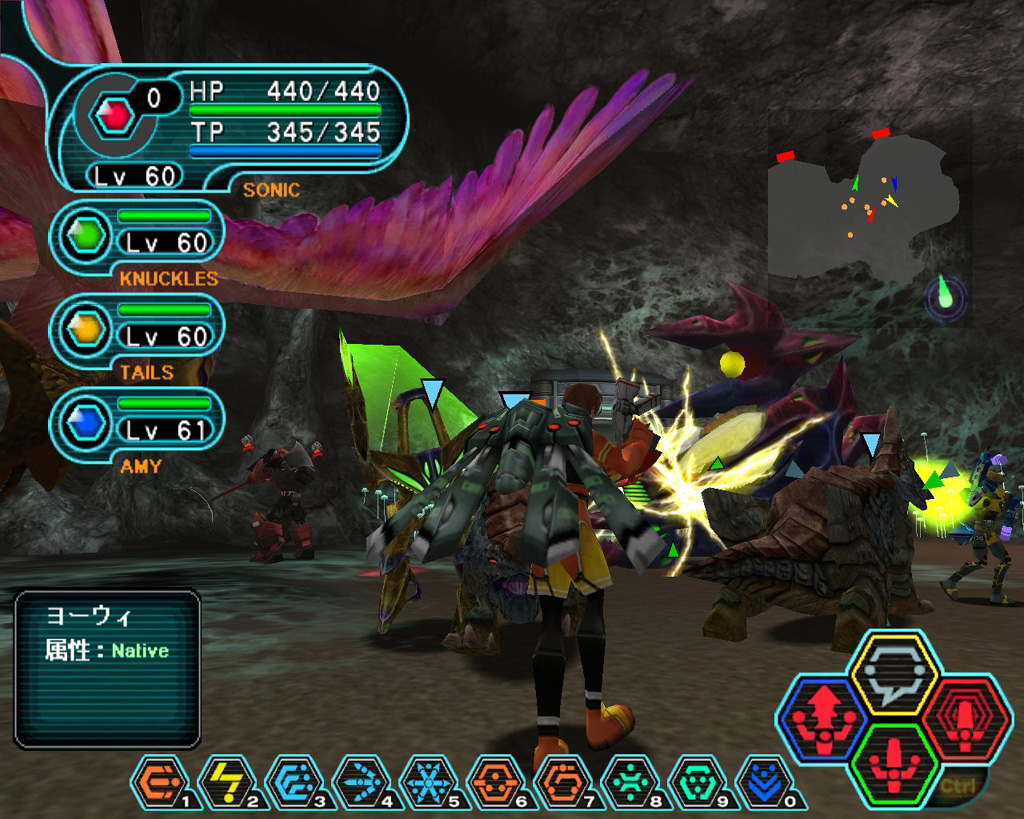The height and width of the screenshot is (819, 1024).
Task: Open the chat speech bubble action
Action: click(893, 673)
